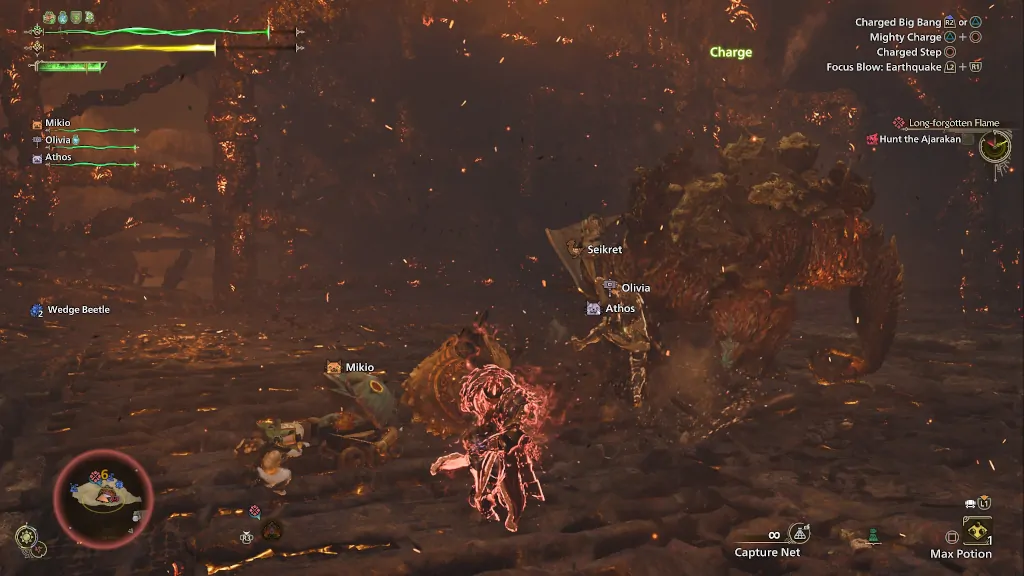Screen dimensions: 1024x576
Task: Click the Wedge Beetle marker label
Action: point(78,310)
